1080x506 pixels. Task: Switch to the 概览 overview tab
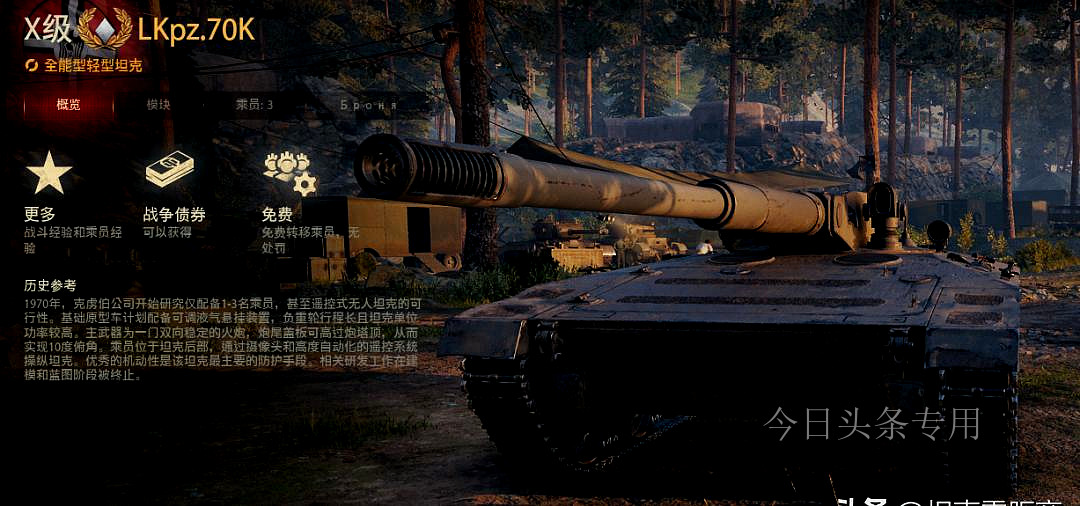68,104
